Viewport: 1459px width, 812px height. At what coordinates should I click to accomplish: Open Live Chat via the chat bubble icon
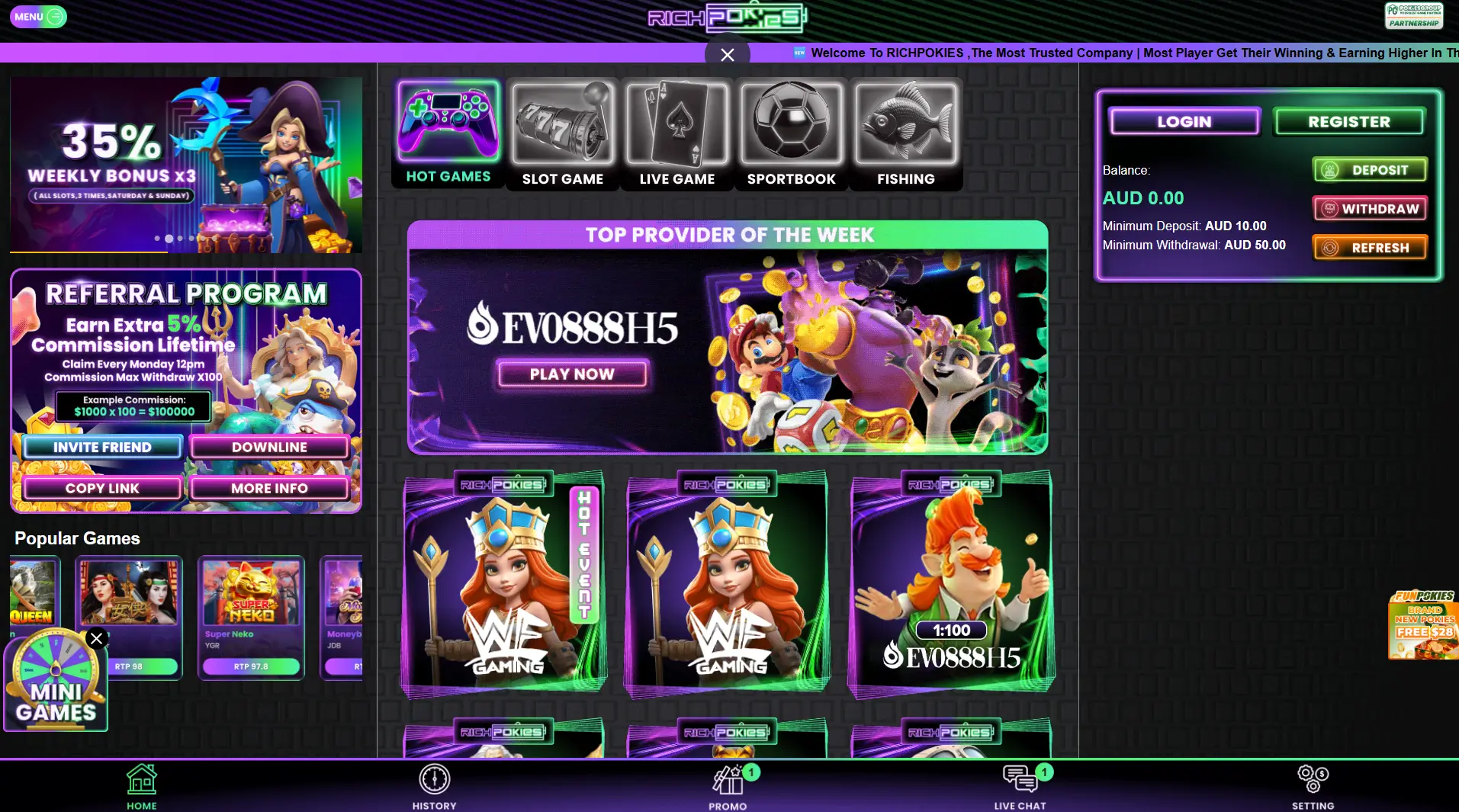1020,778
